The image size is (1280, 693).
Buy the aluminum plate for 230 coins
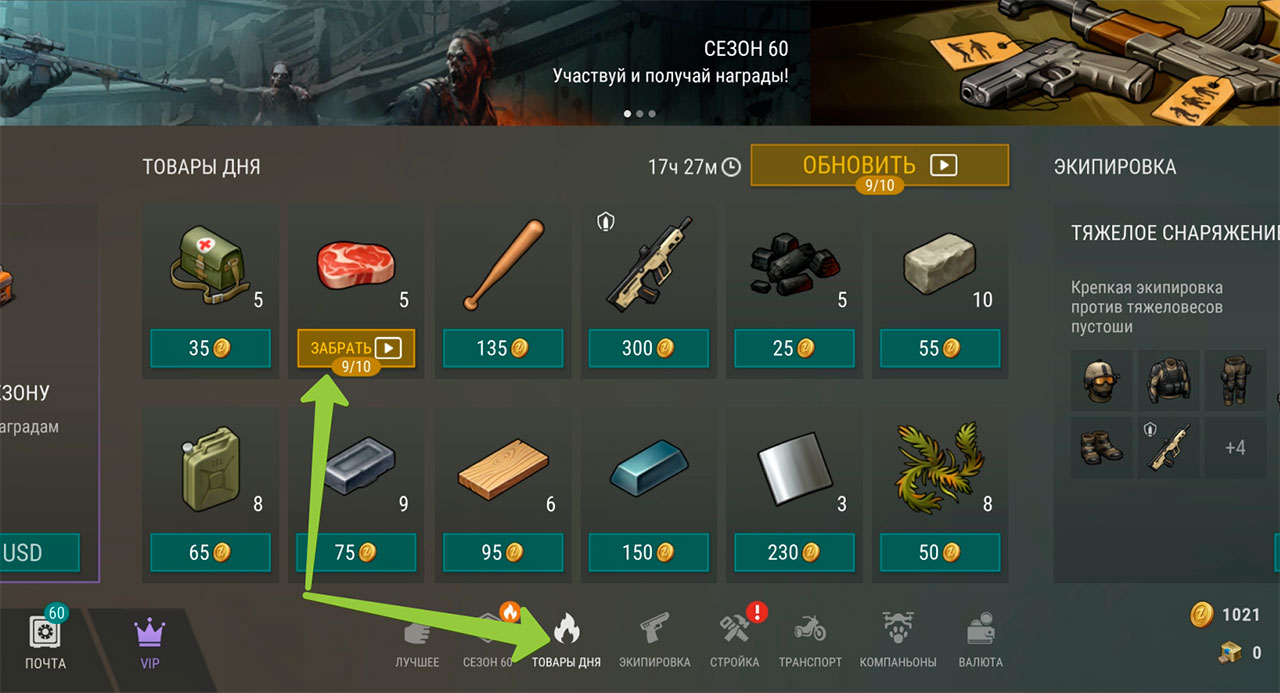(794, 552)
